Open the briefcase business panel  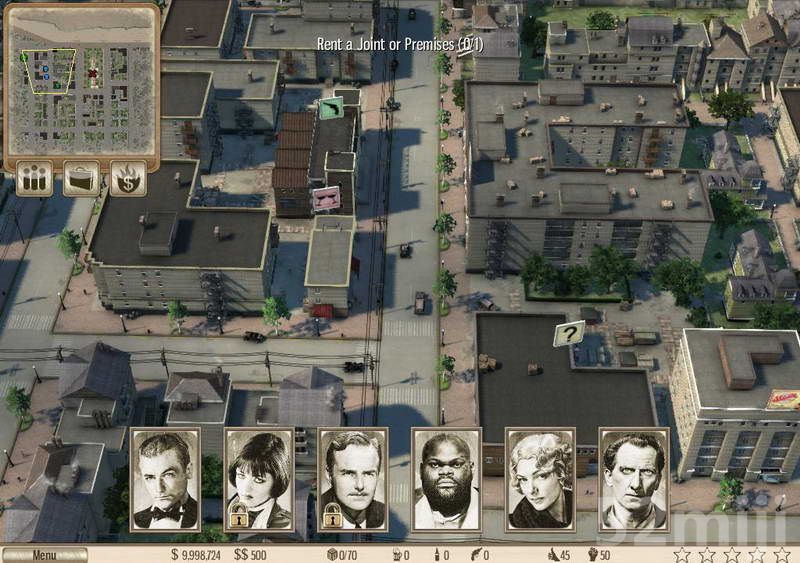coord(81,179)
